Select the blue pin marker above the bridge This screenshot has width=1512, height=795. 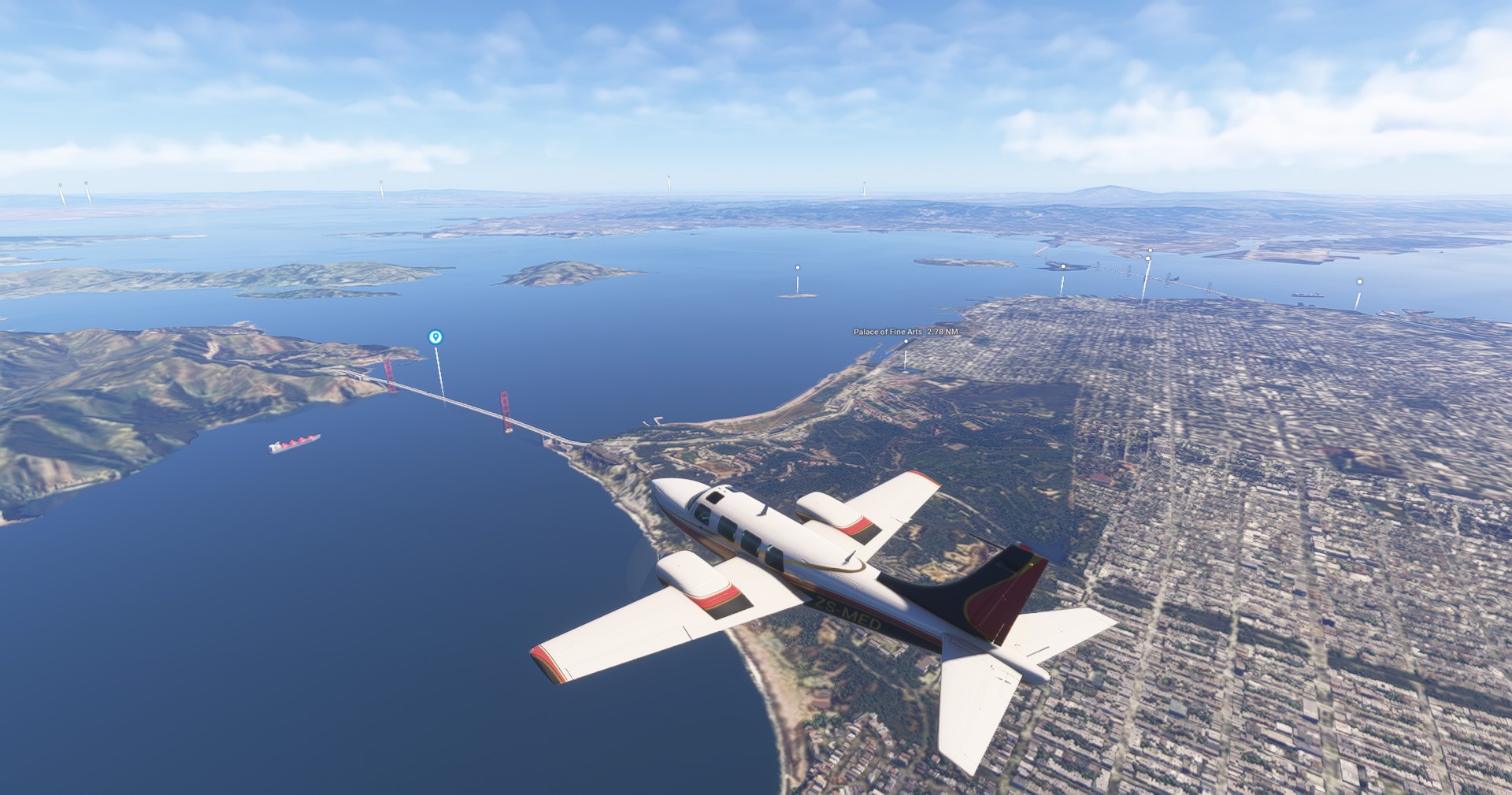click(435, 337)
